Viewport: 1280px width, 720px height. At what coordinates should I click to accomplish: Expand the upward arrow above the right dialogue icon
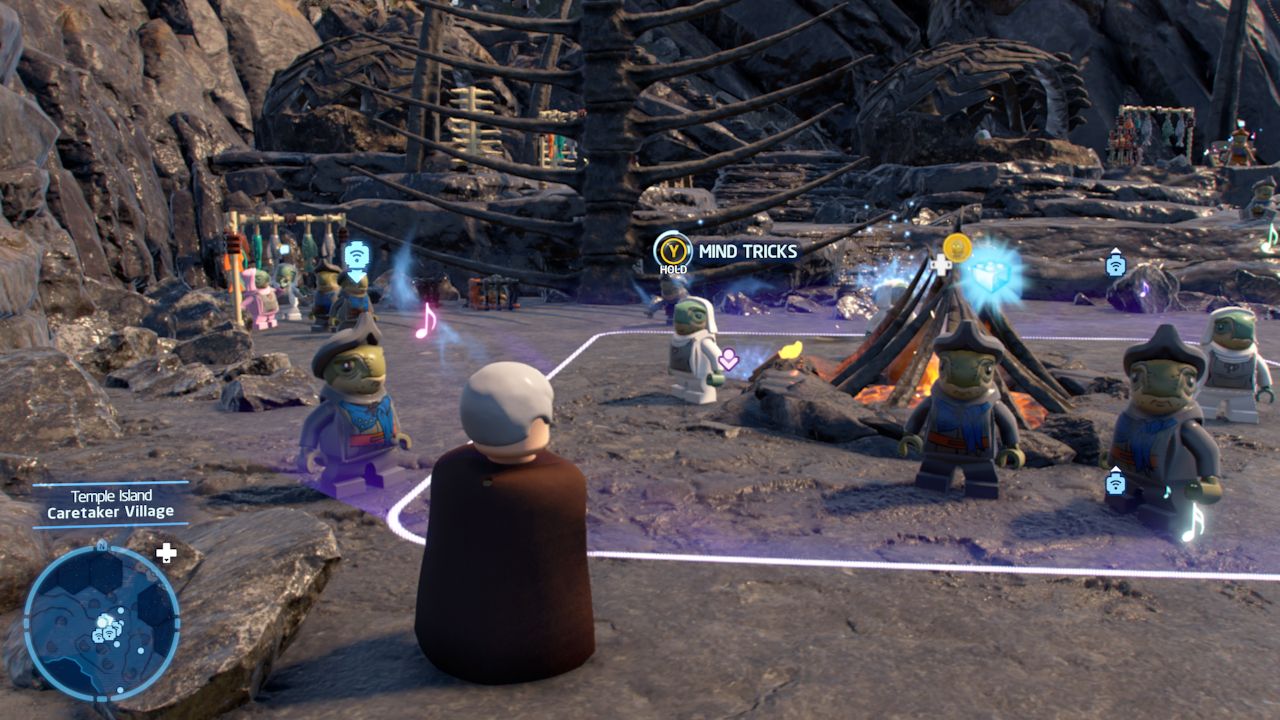pos(1117,250)
